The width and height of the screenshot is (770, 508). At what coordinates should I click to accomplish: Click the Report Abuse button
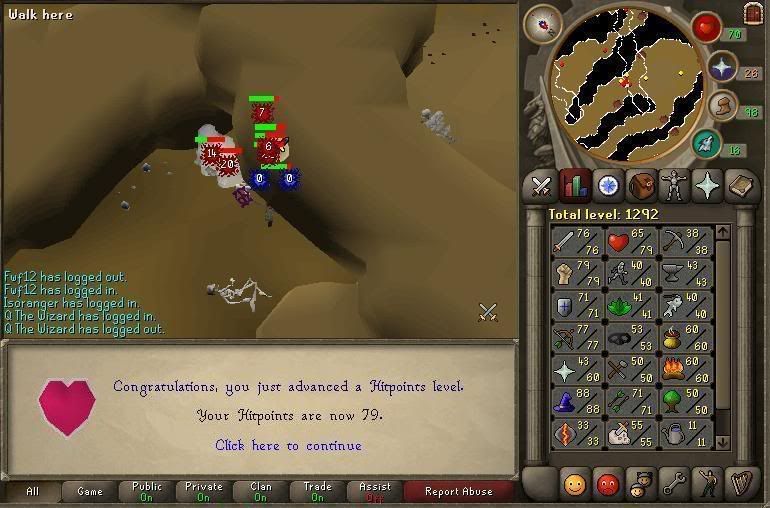(458, 491)
